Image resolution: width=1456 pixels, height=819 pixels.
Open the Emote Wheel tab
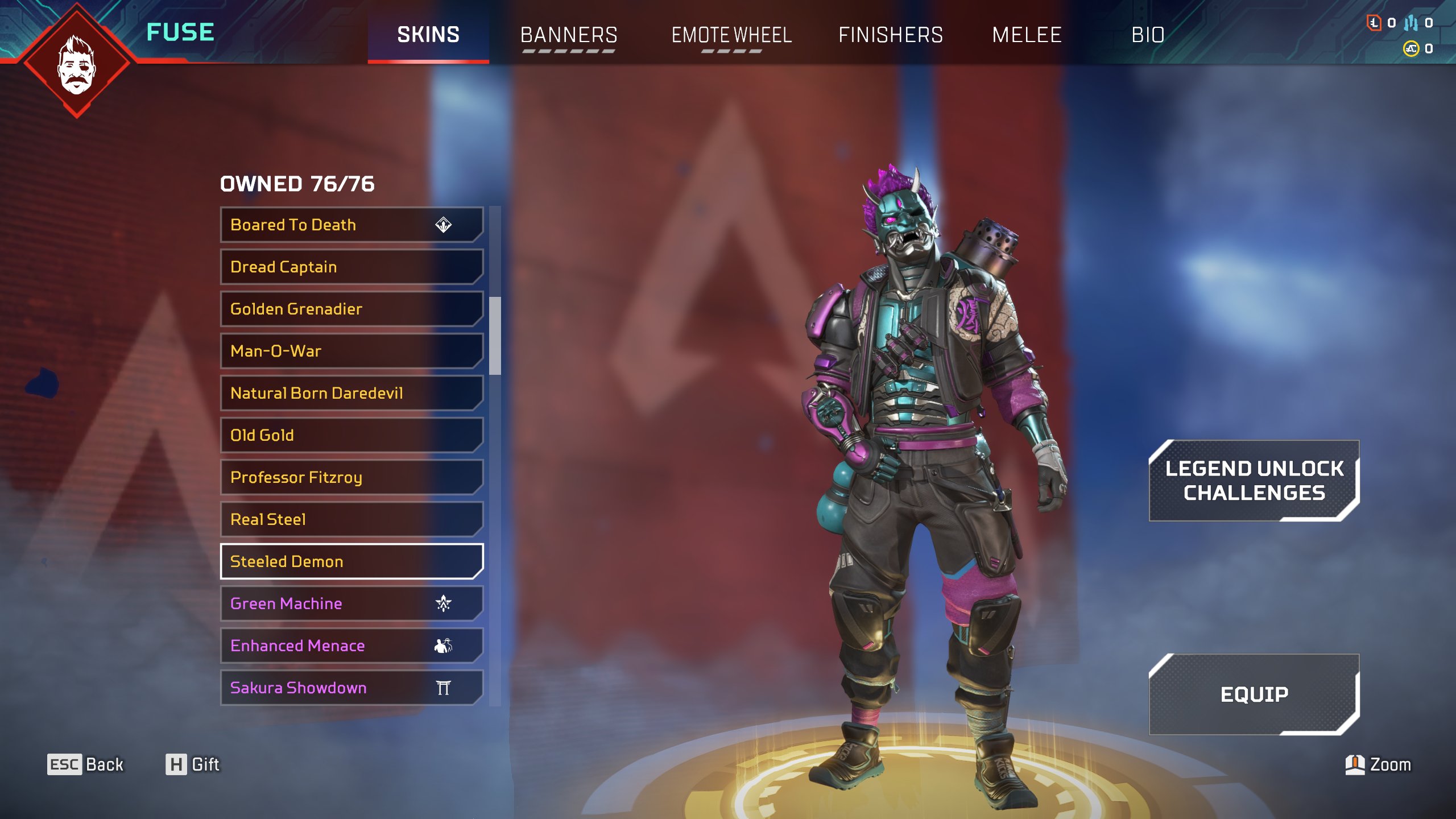(x=731, y=35)
